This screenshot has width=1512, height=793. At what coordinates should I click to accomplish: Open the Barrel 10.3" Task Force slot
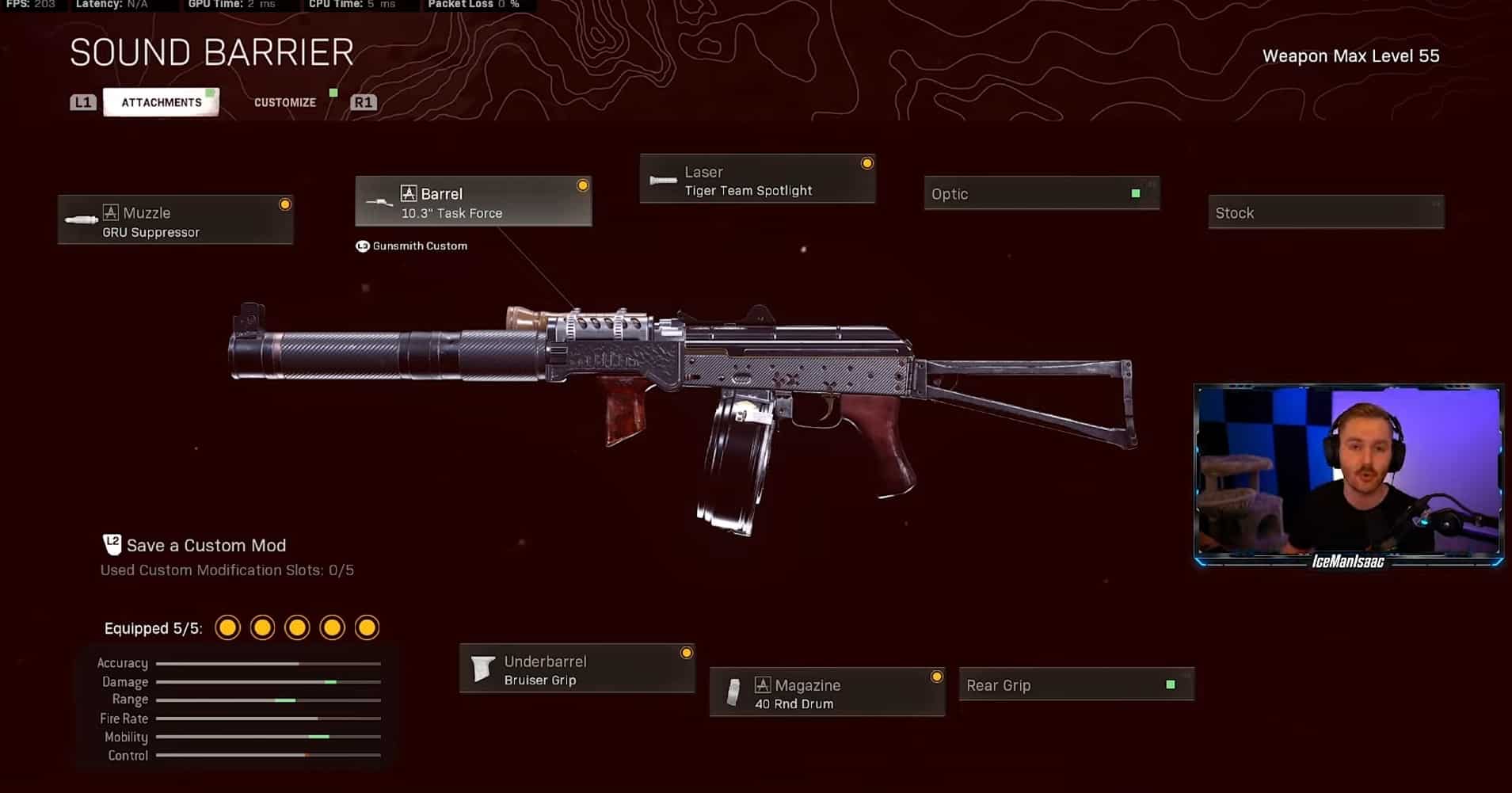(x=474, y=202)
